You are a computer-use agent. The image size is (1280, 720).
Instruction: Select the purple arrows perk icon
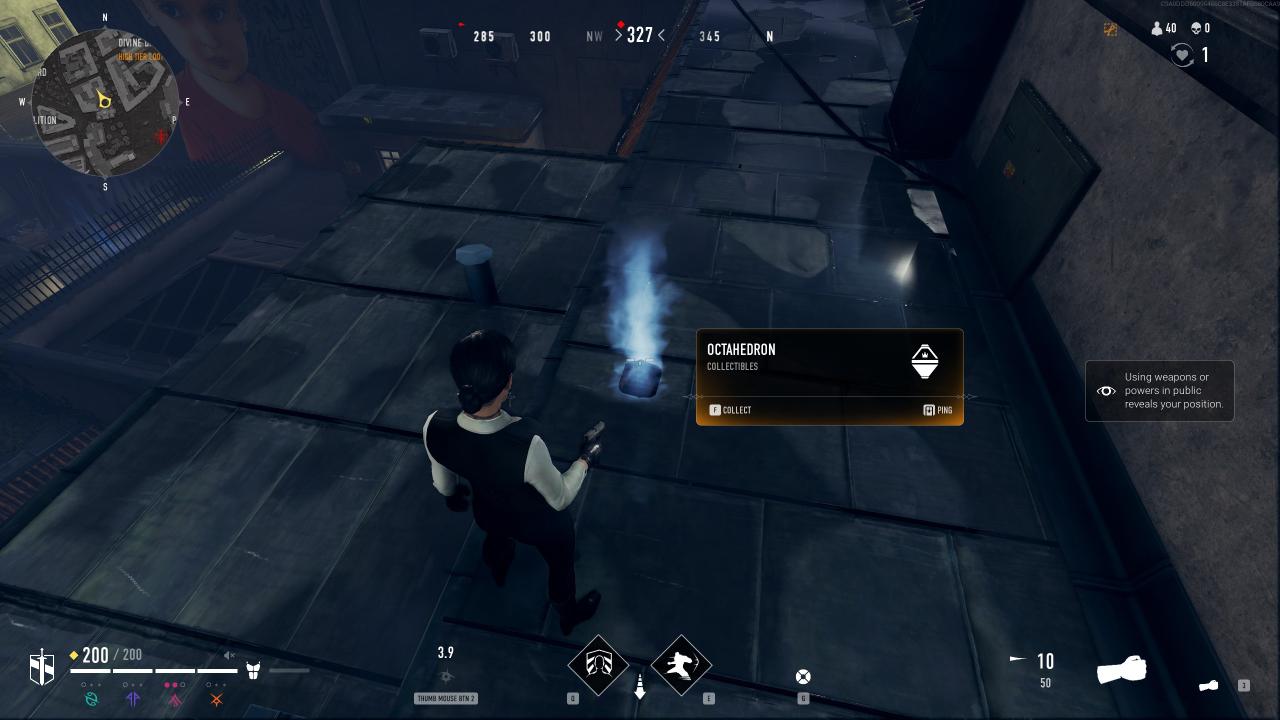(133, 699)
